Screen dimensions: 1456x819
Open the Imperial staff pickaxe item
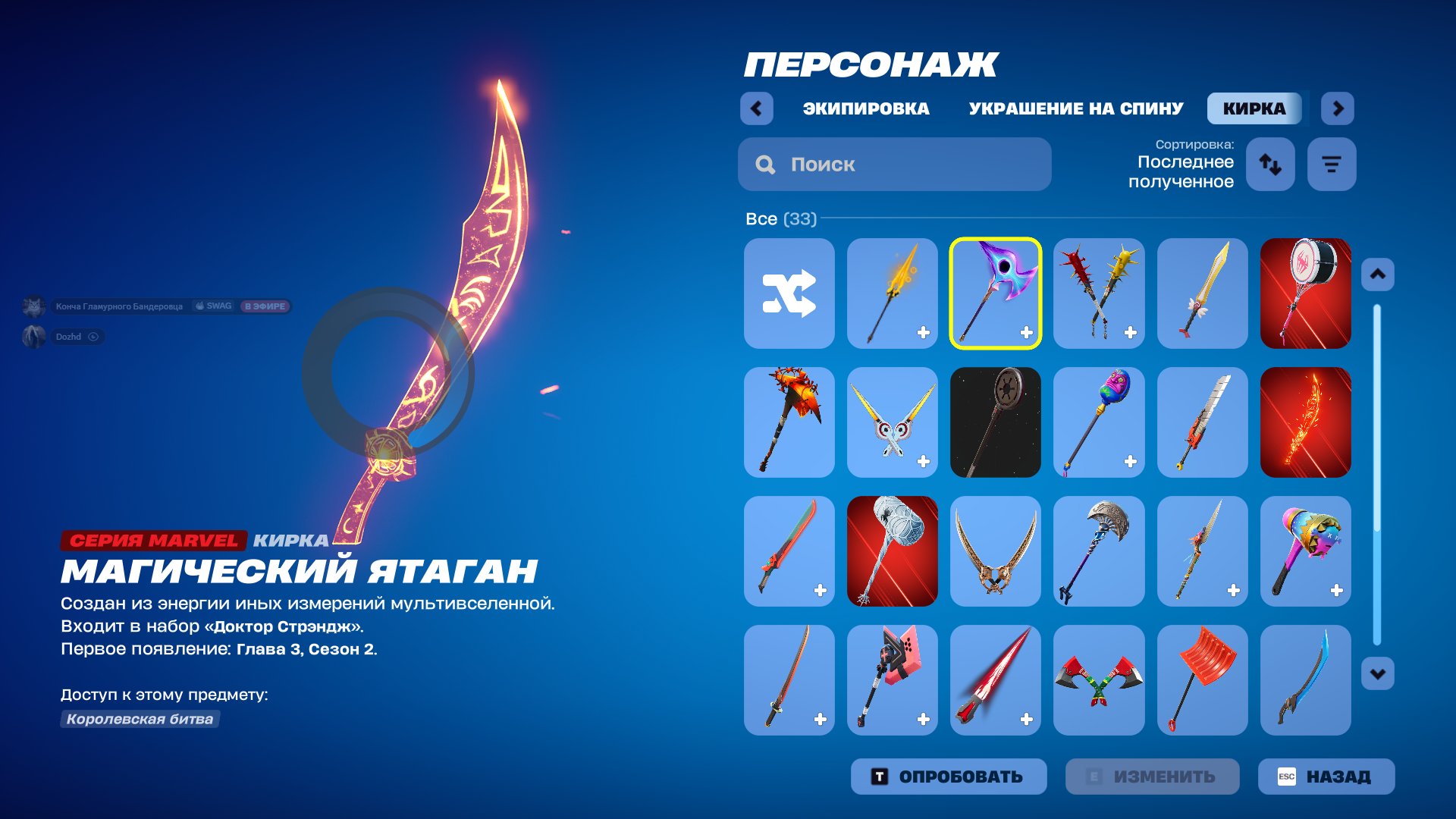[x=996, y=423]
